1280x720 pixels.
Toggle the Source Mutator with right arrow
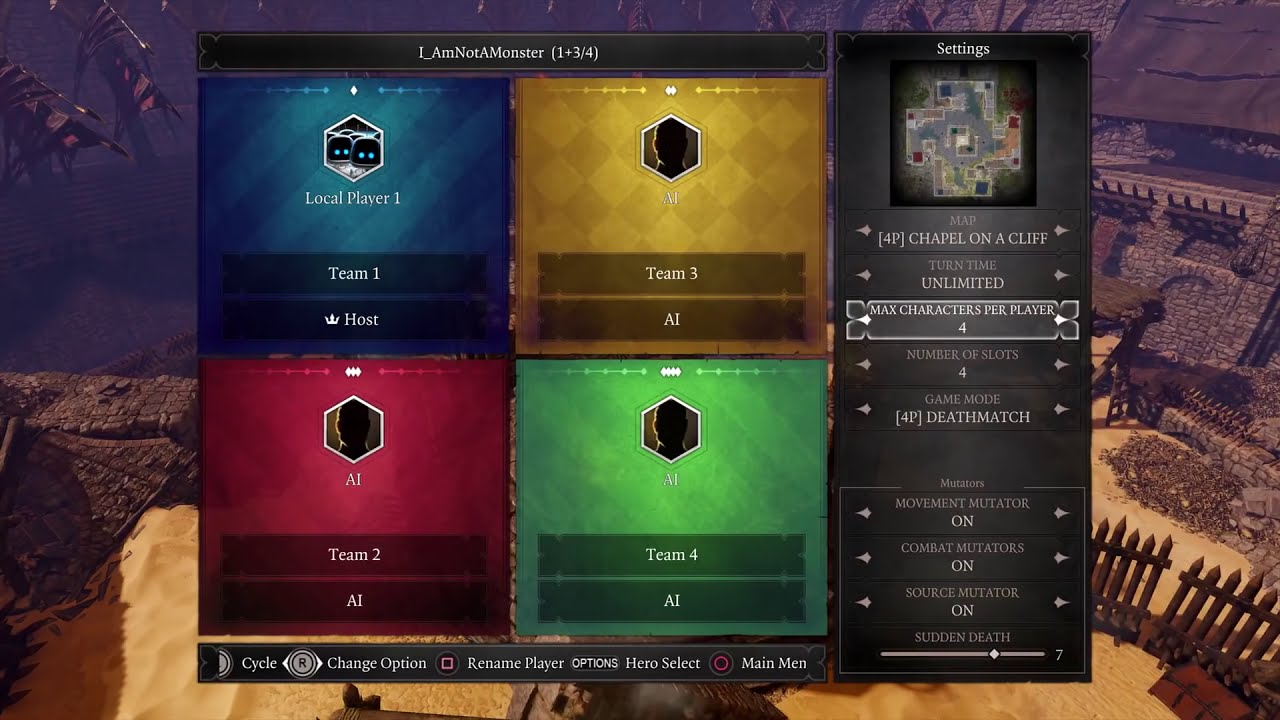point(1061,602)
